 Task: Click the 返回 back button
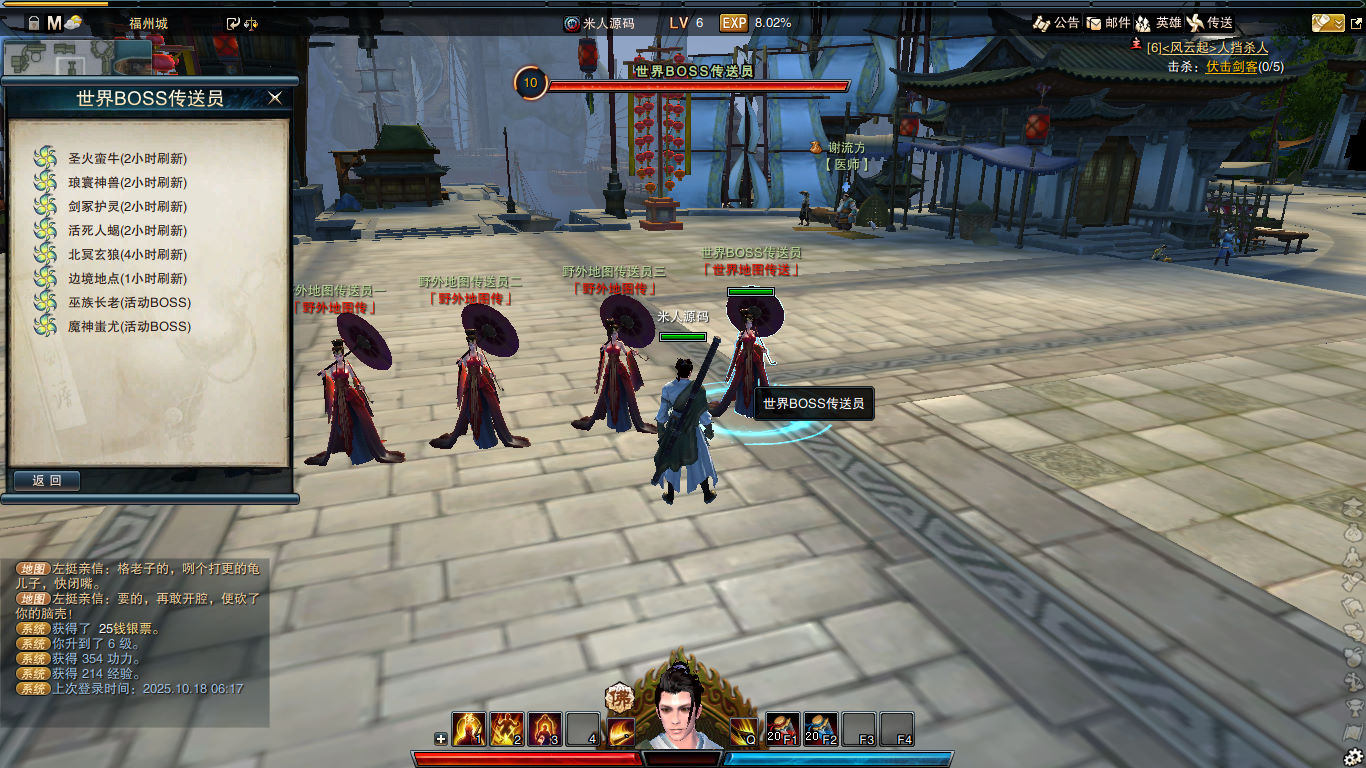click(x=47, y=481)
